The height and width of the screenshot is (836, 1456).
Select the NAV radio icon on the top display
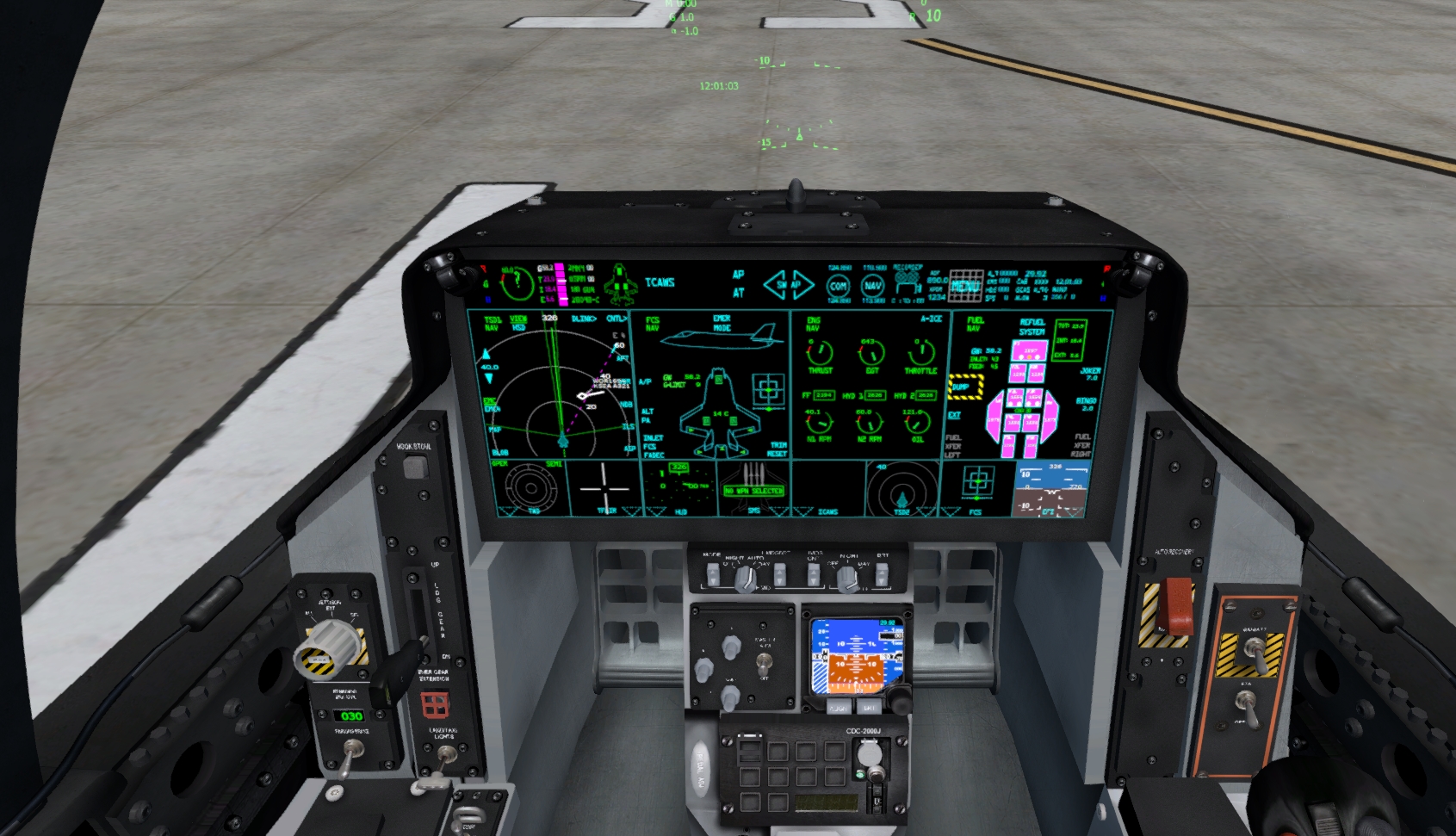pyautogui.click(x=874, y=285)
